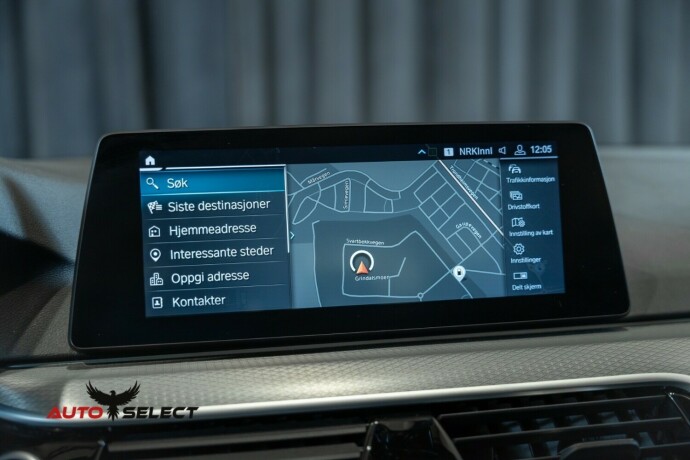The image size is (690, 460).
Task: Click the speaker icon in status bar
Action: (502, 150)
